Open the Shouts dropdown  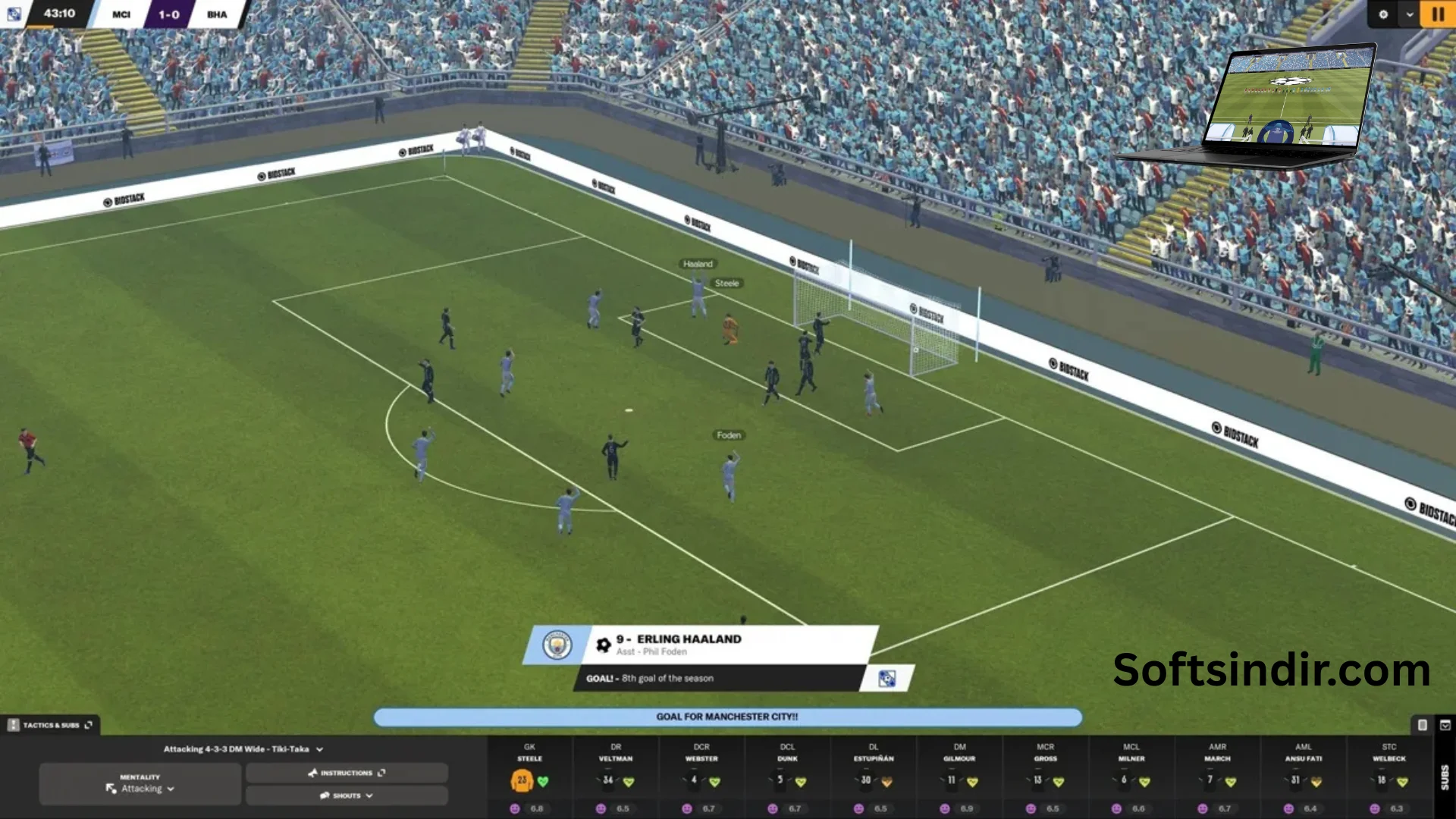pyautogui.click(x=347, y=795)
